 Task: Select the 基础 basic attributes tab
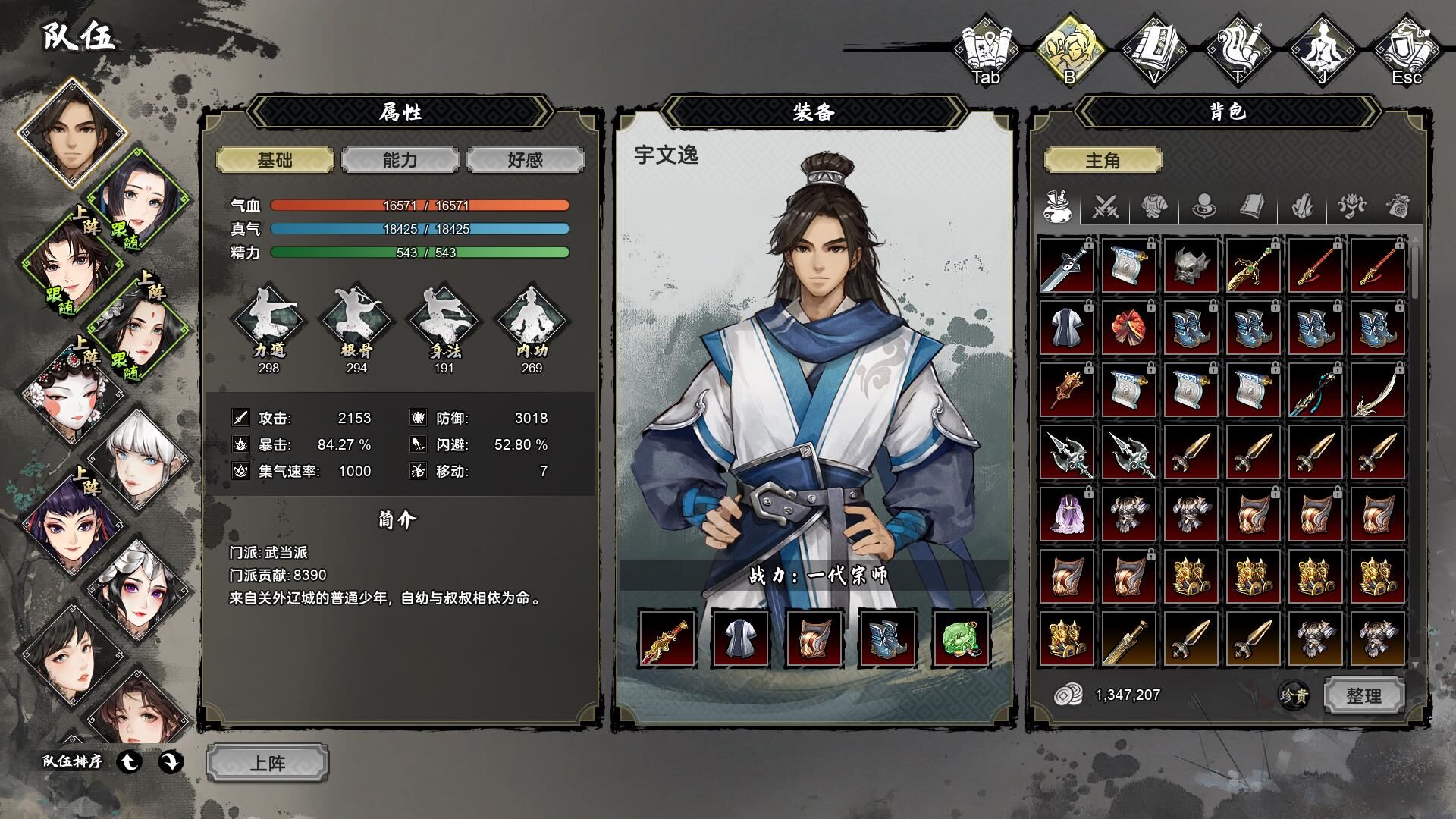pyautogui.click(x=275, y=160)
